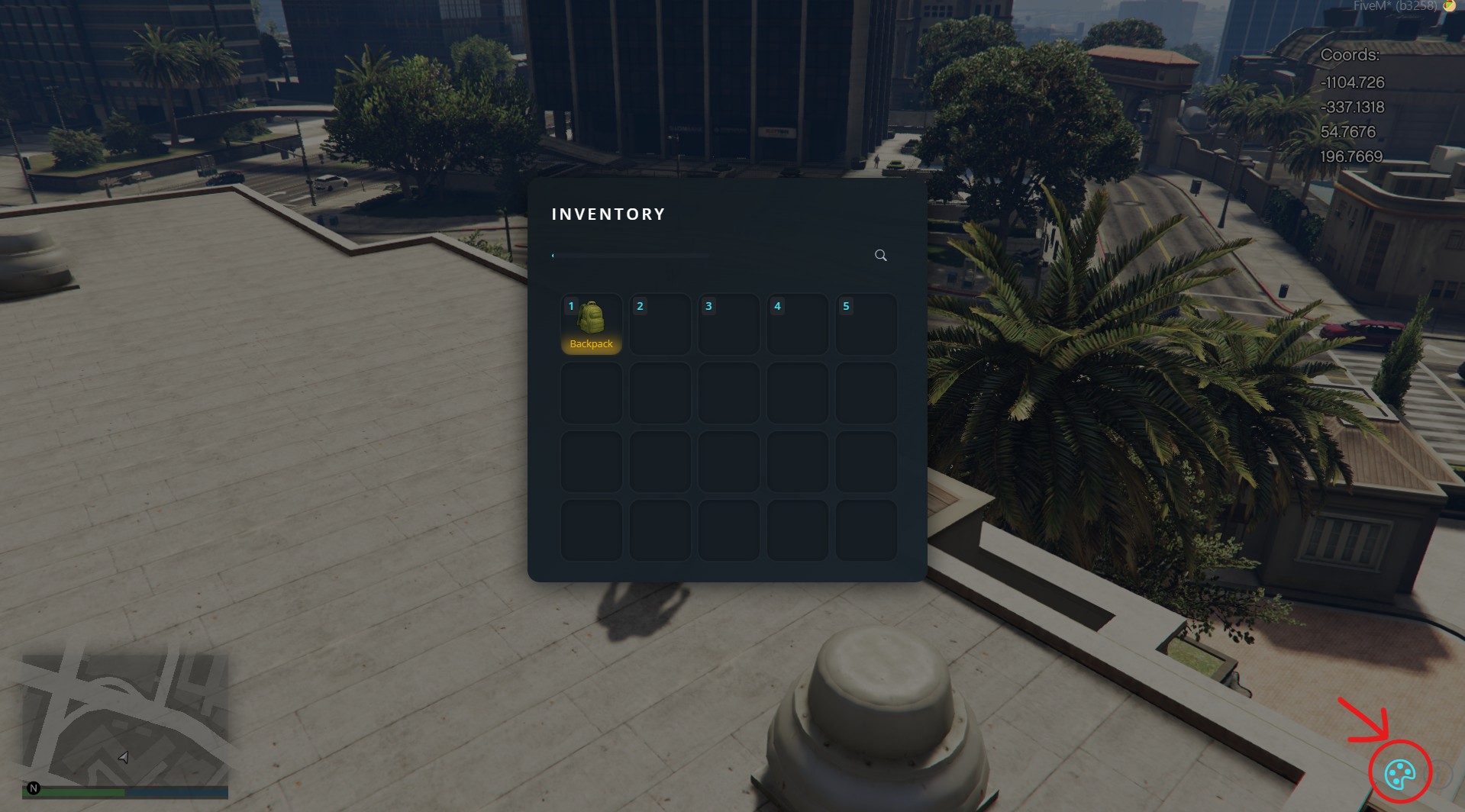This screenshot has width=1465, height=812.
Task: Click the INVENTORY panel title
Action: point(608,214)
